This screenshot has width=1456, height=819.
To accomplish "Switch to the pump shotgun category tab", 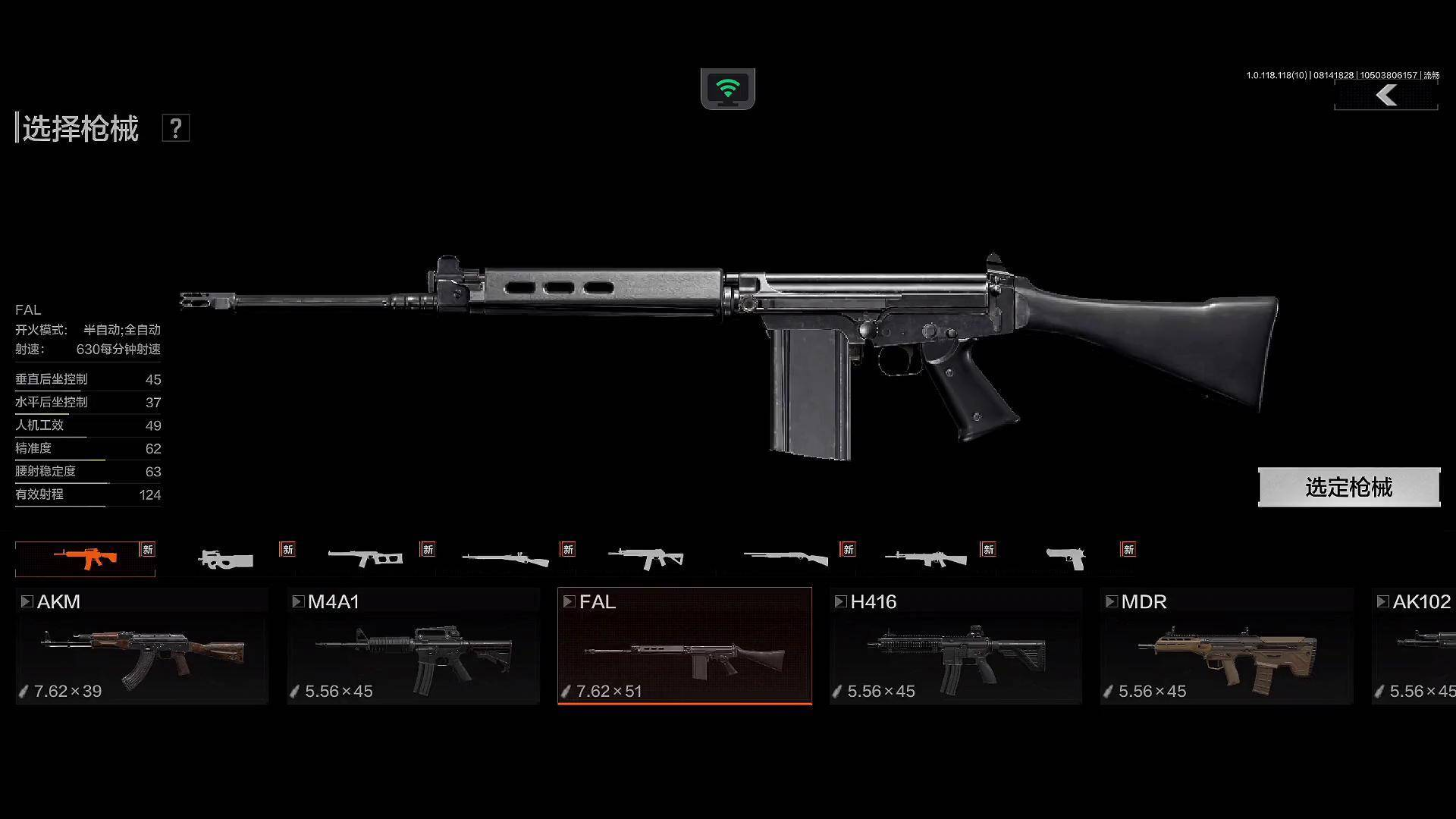I will click(x=785, y=559).
